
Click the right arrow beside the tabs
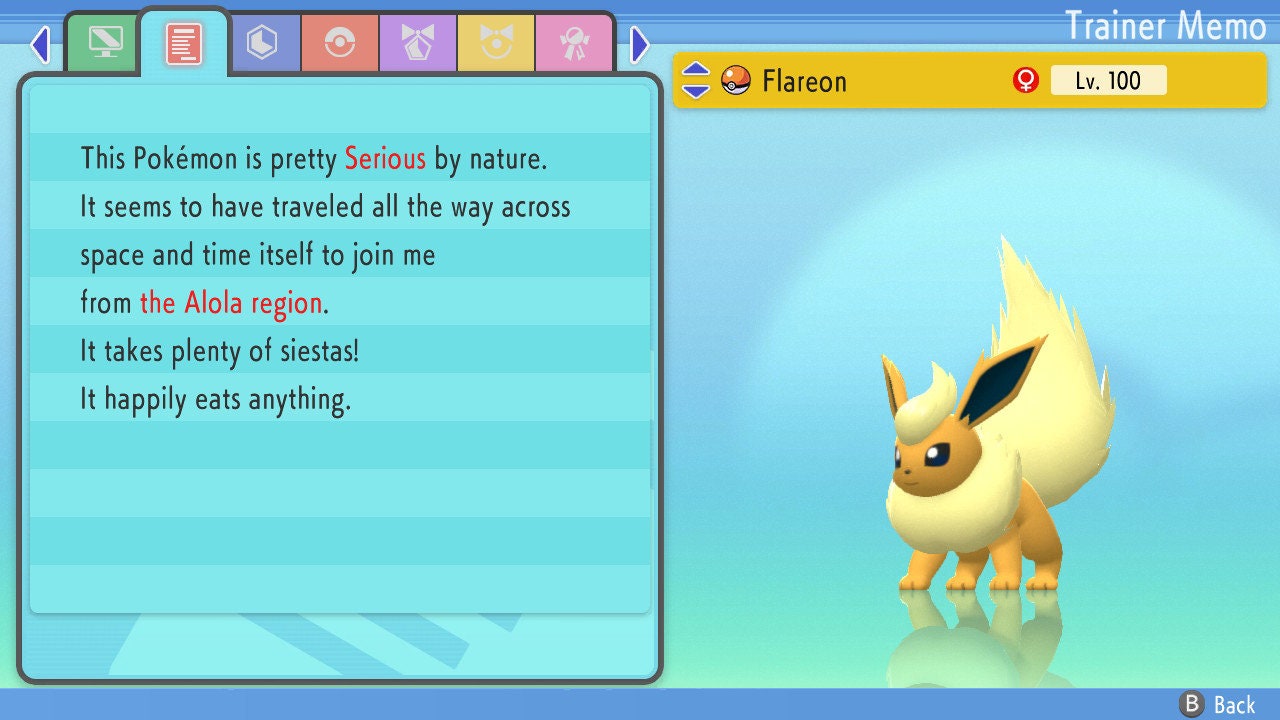[x=640, y=44]
